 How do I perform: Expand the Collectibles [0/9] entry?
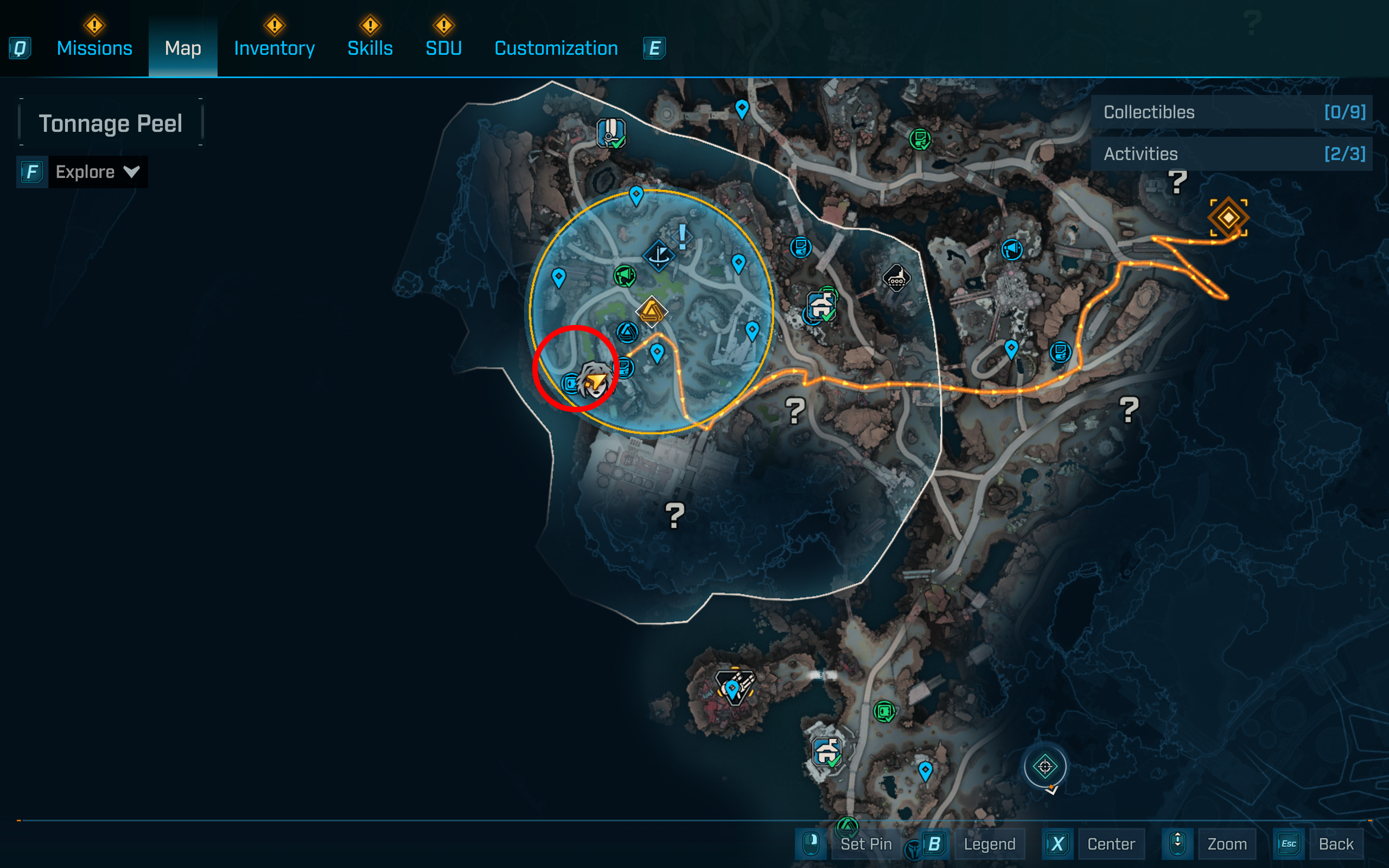click(x=1232, y=112)
